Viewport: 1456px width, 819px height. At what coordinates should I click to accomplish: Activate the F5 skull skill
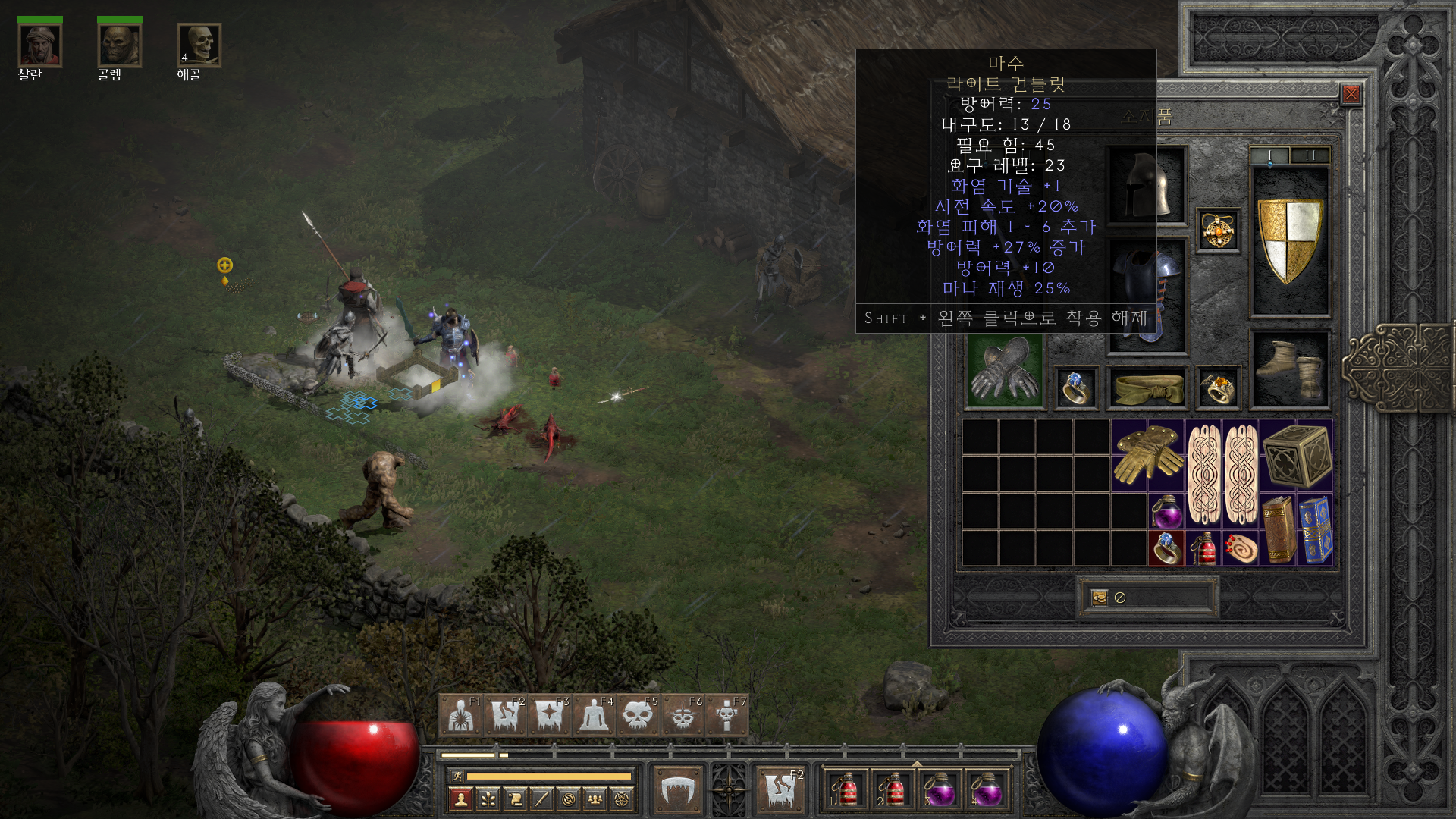(x=638, y=715)
